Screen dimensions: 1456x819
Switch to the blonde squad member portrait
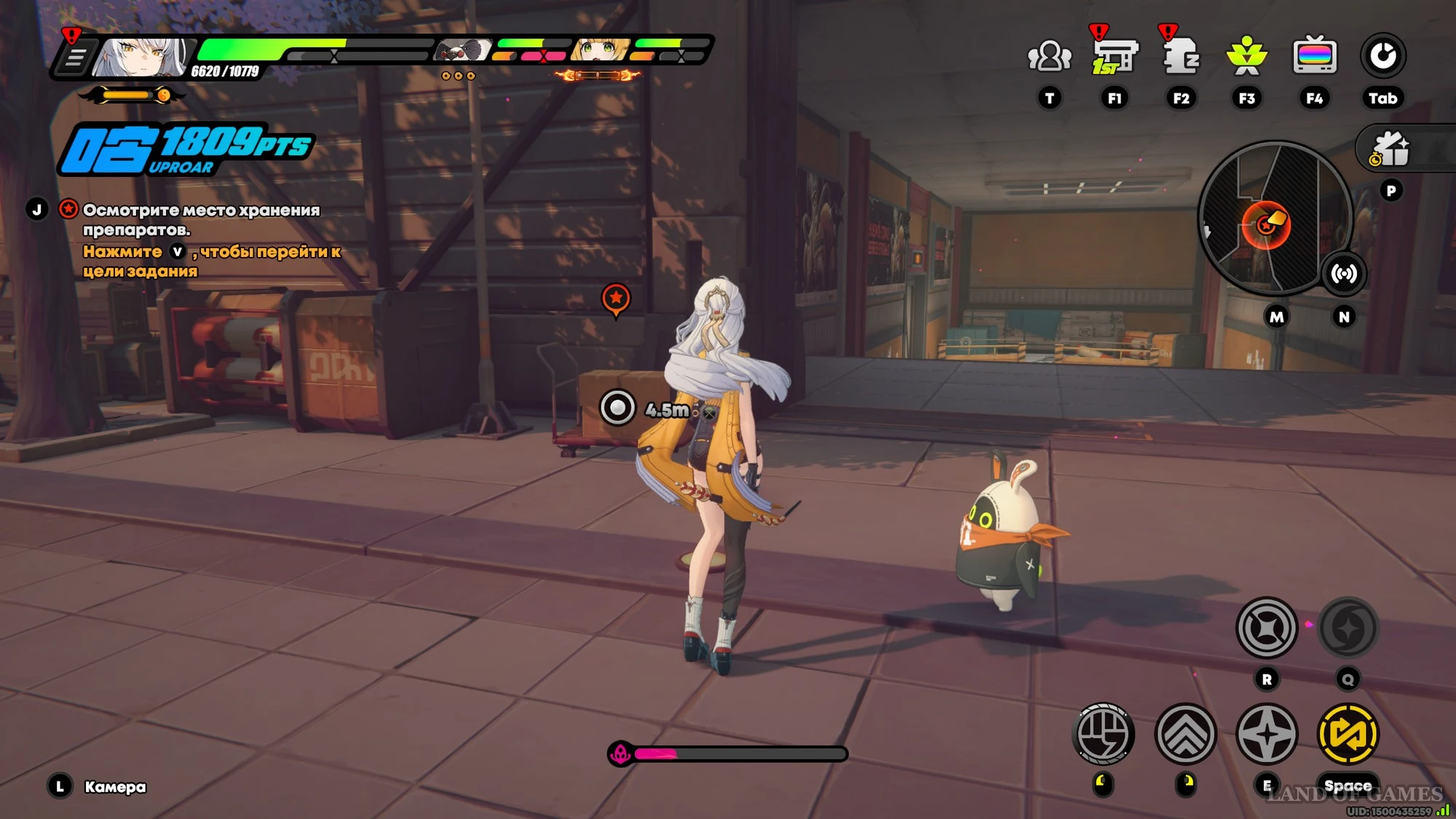[x=601, y=50]
